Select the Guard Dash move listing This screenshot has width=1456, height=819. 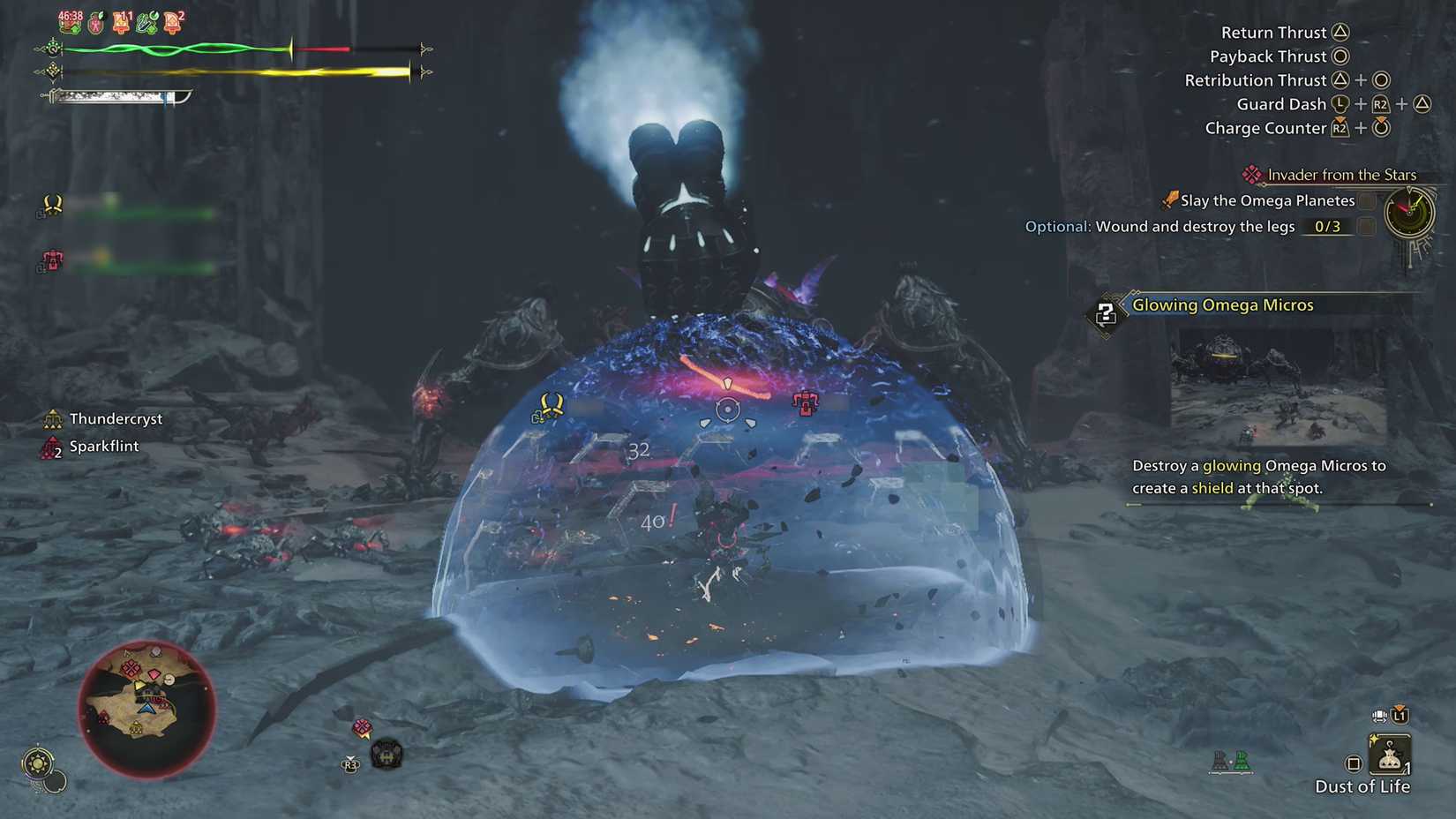tap(1281, 103)
